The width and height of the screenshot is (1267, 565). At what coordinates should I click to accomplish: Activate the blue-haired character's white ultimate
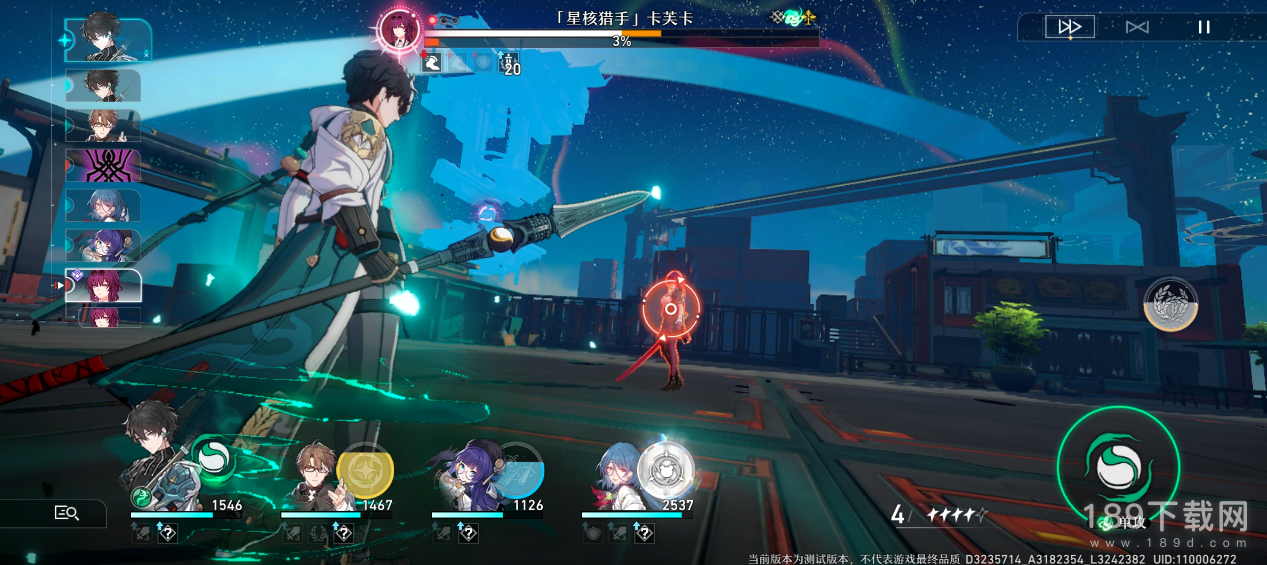pos(663,466)
